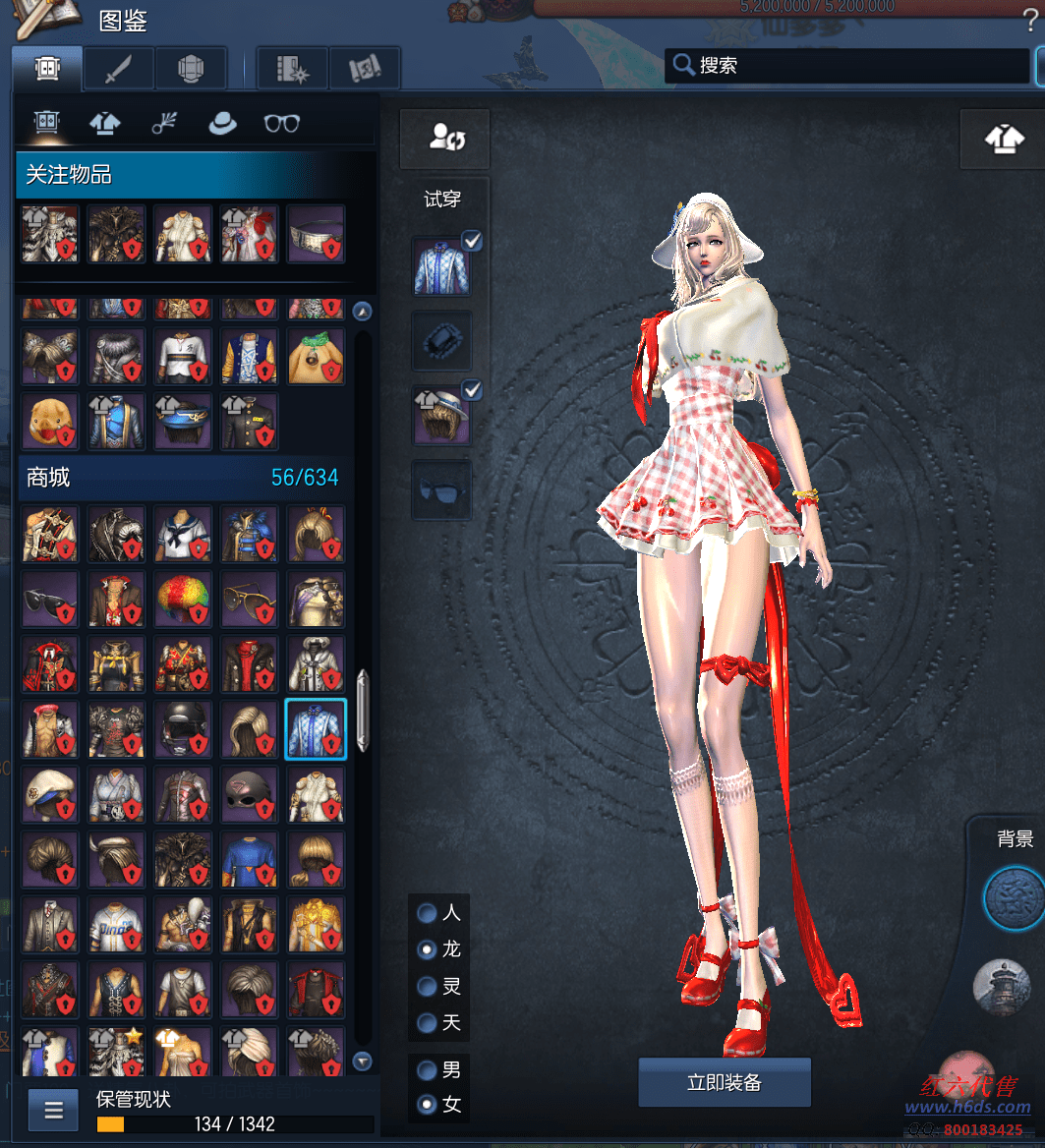
Task: Filter by the glasses category icon
Action: [282, 124]
